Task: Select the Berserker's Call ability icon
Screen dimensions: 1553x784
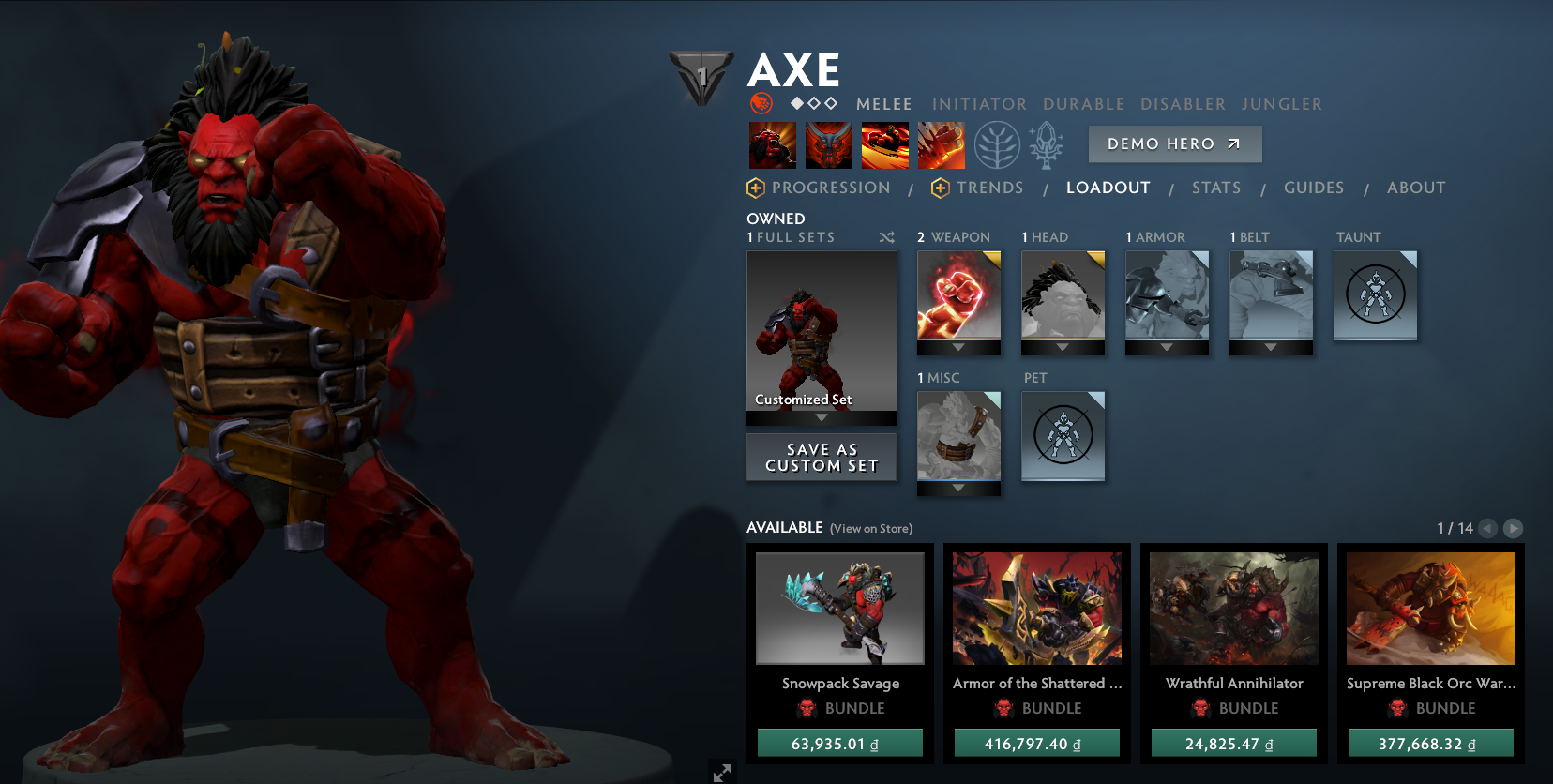Action: pos(772,145)
